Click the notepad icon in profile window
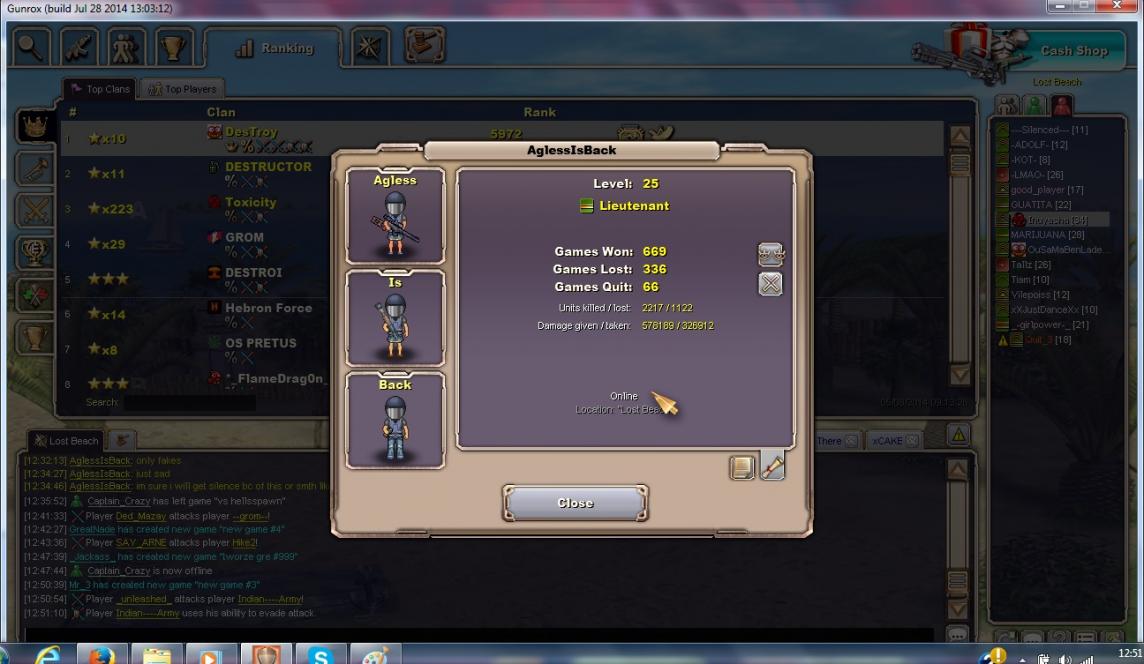This screenshot has height=664, width=1144. (742, 467)
